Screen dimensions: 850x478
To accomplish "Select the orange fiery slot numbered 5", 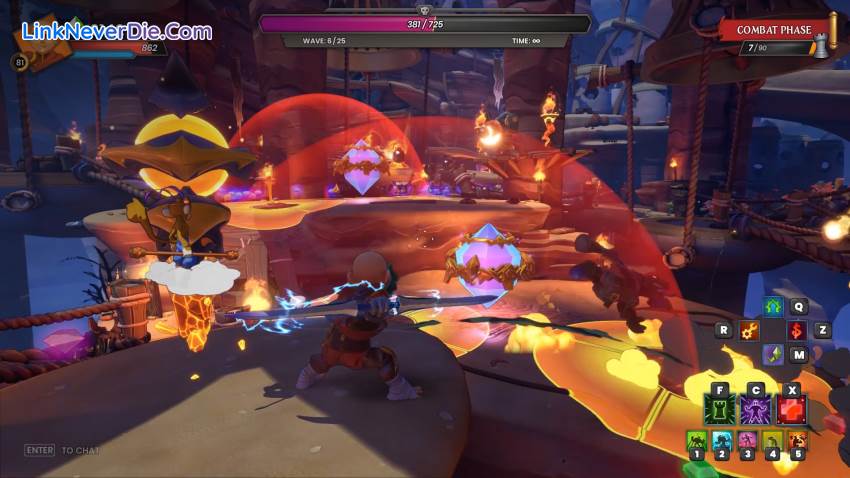I will tap(796, 441).
